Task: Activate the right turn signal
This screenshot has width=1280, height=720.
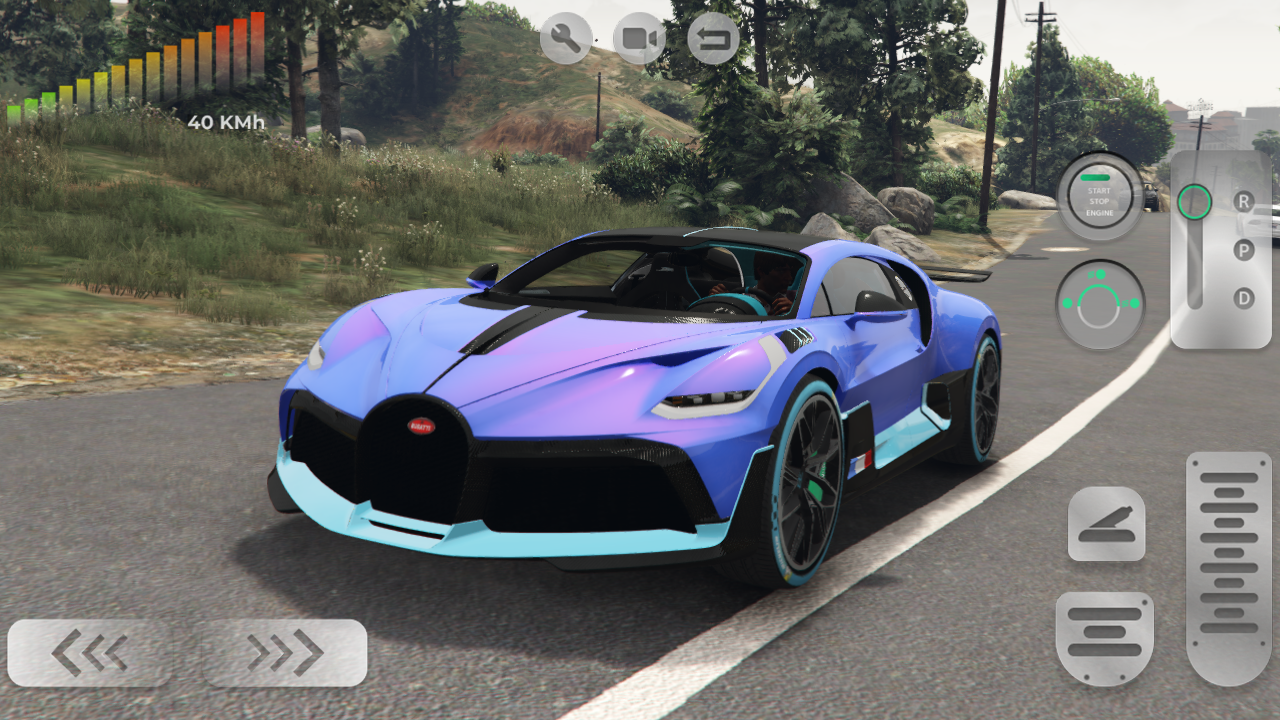Action: [1134, 302]
